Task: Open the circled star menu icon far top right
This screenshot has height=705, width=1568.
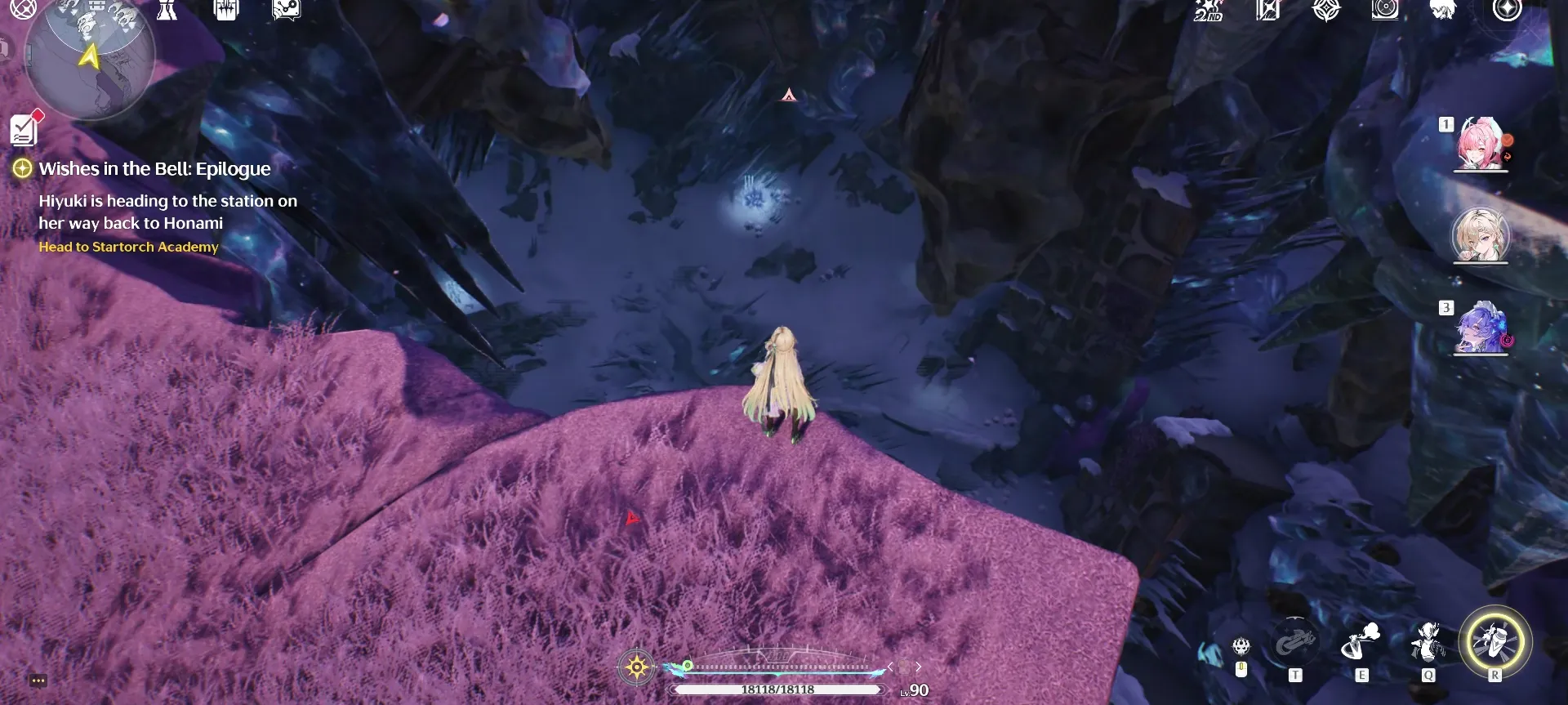Action: 1507,11
